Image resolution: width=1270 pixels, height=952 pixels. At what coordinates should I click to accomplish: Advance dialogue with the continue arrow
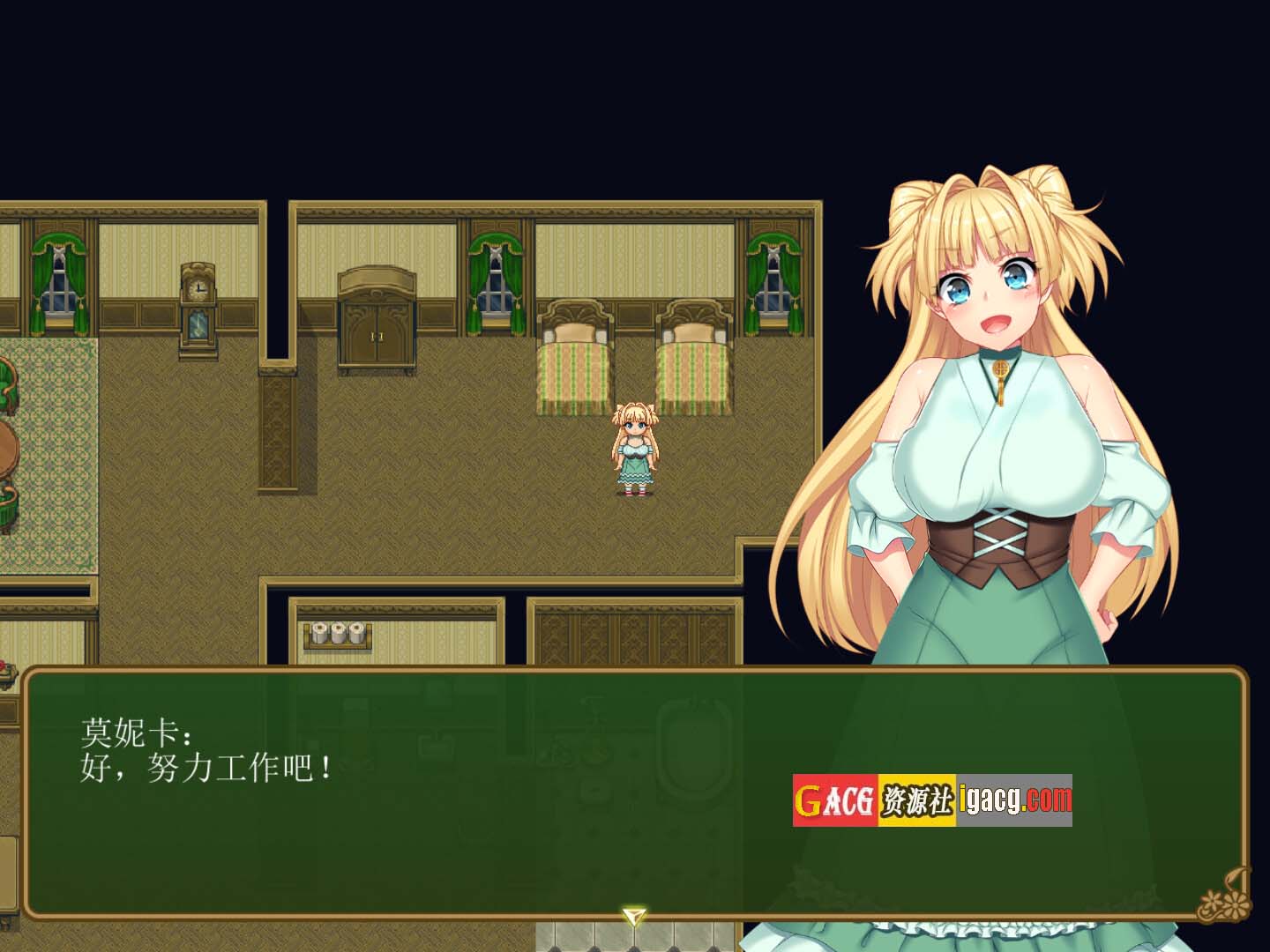tap(632, 917)
